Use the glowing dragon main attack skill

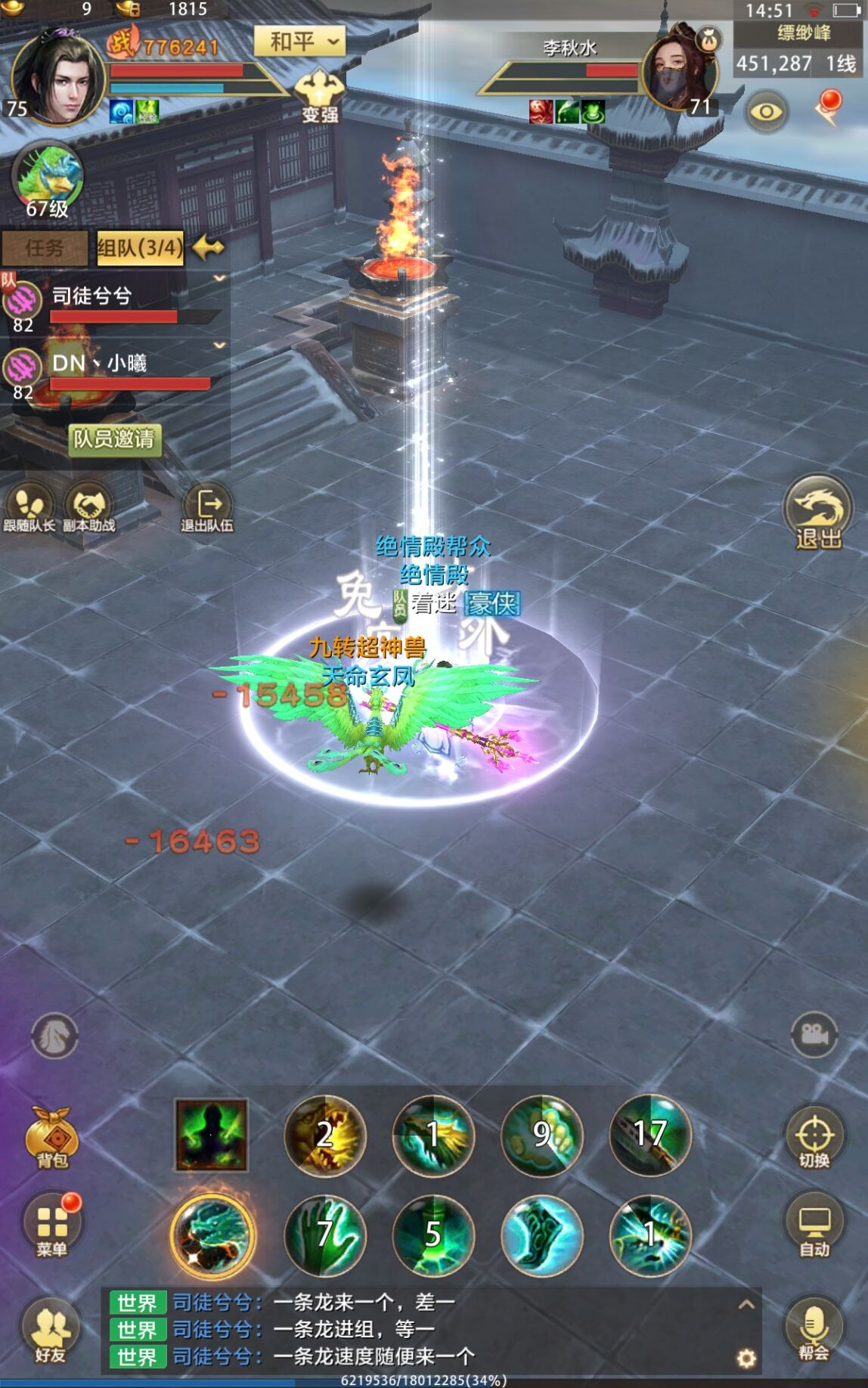click(x=212, y=1235)
